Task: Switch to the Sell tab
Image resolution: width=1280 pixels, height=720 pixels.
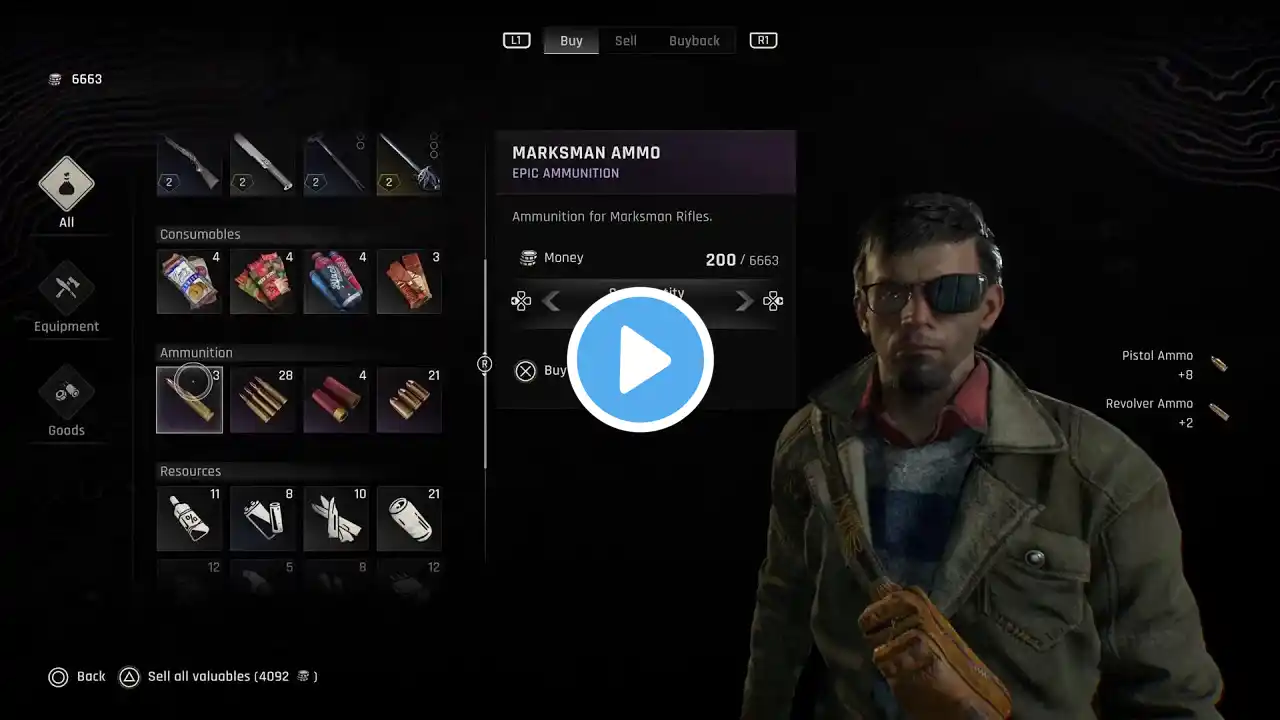Action: coord(626,41)
